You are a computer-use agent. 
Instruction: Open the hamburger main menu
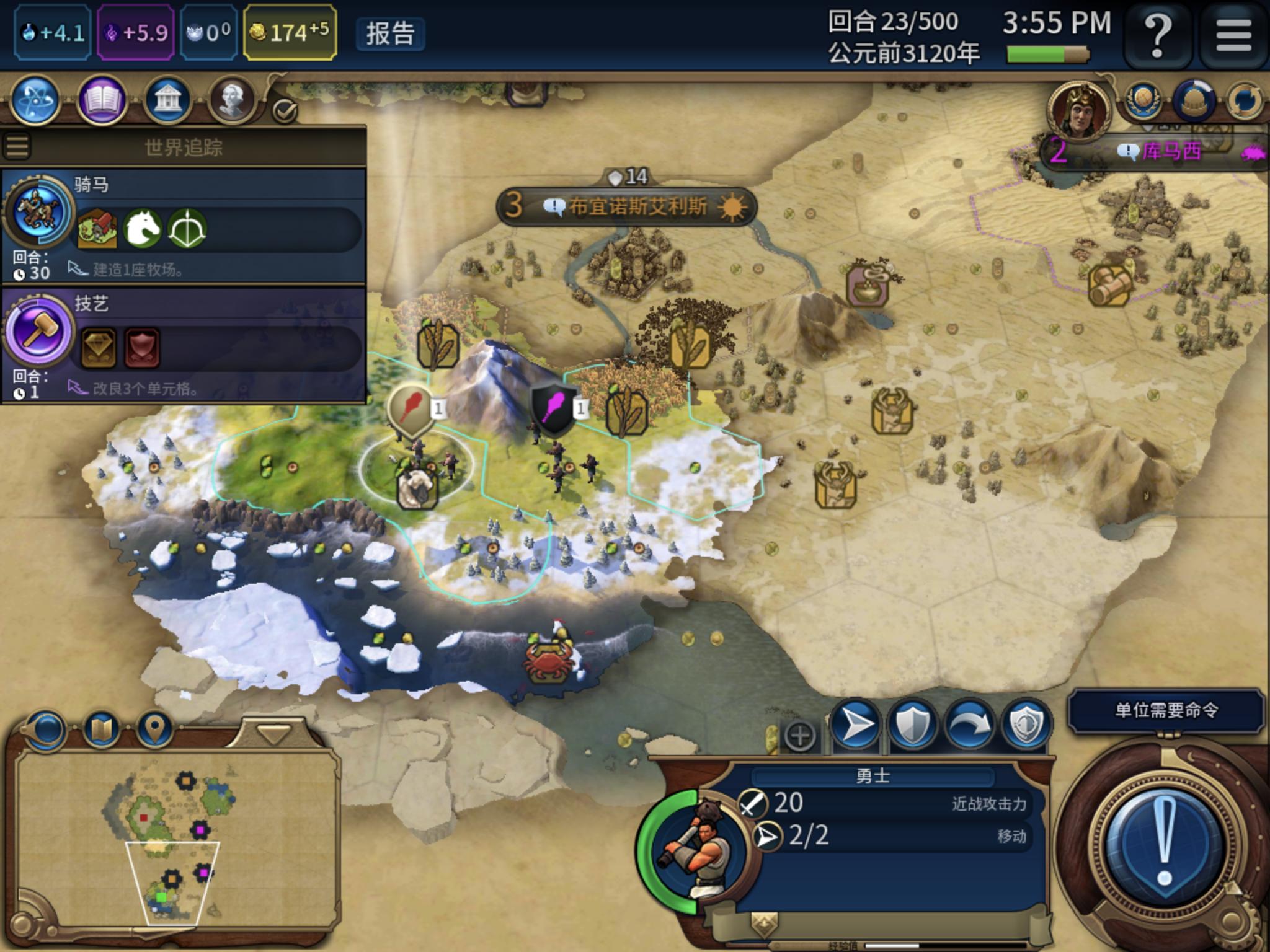(1233, 35)
